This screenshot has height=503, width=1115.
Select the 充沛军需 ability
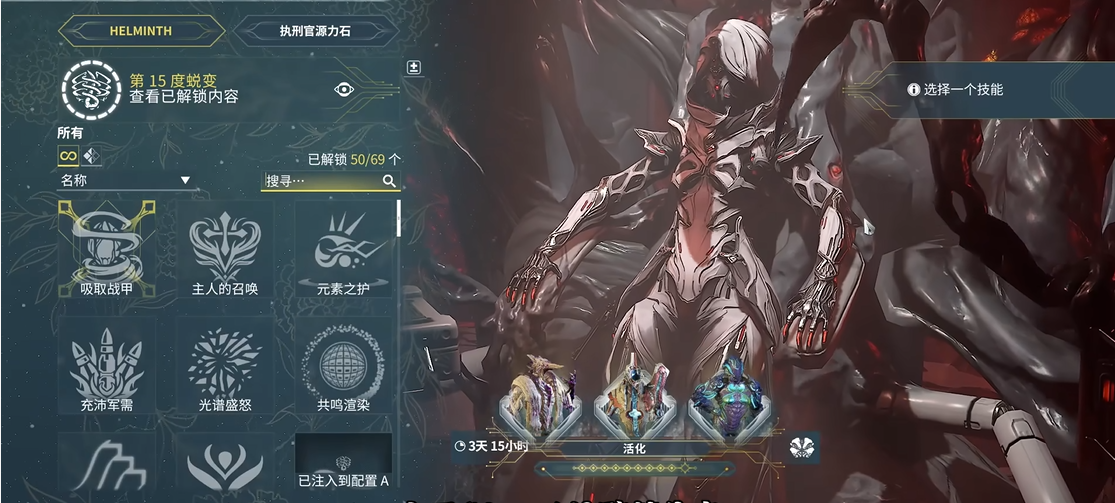click(106, 366)
